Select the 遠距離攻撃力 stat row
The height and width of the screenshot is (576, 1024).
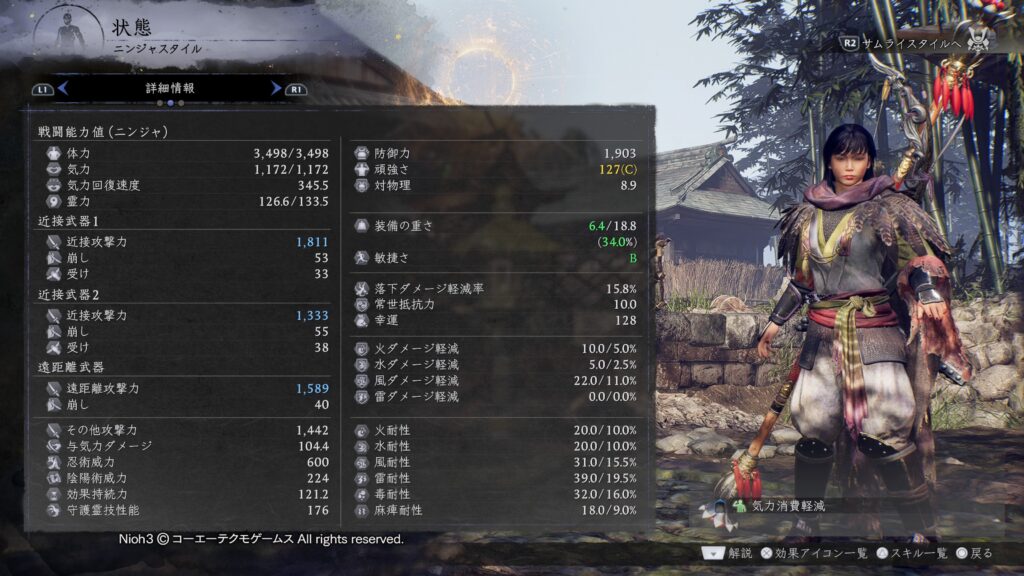(184, 388)
